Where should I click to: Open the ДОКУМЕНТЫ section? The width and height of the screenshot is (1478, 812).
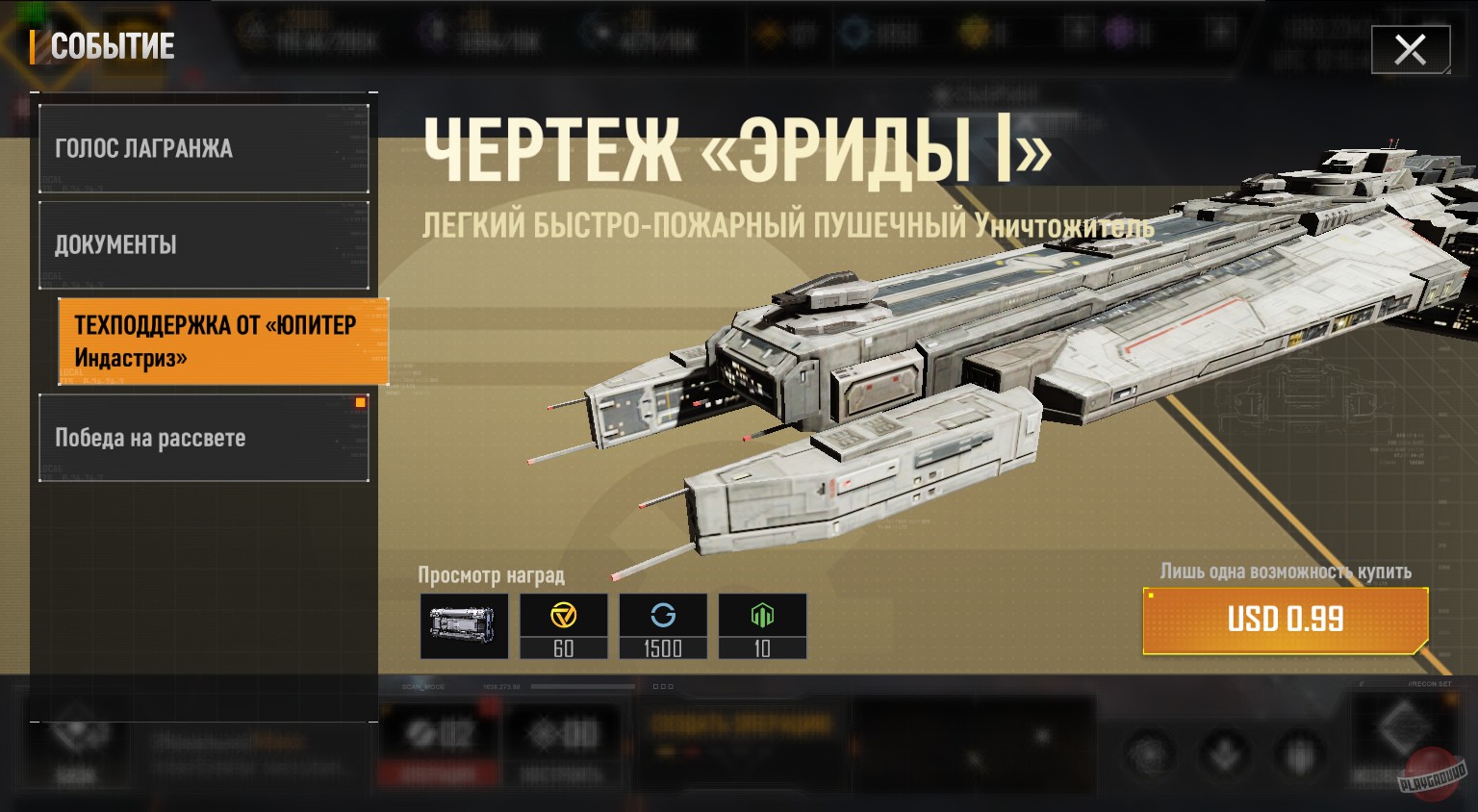(204, 244)
